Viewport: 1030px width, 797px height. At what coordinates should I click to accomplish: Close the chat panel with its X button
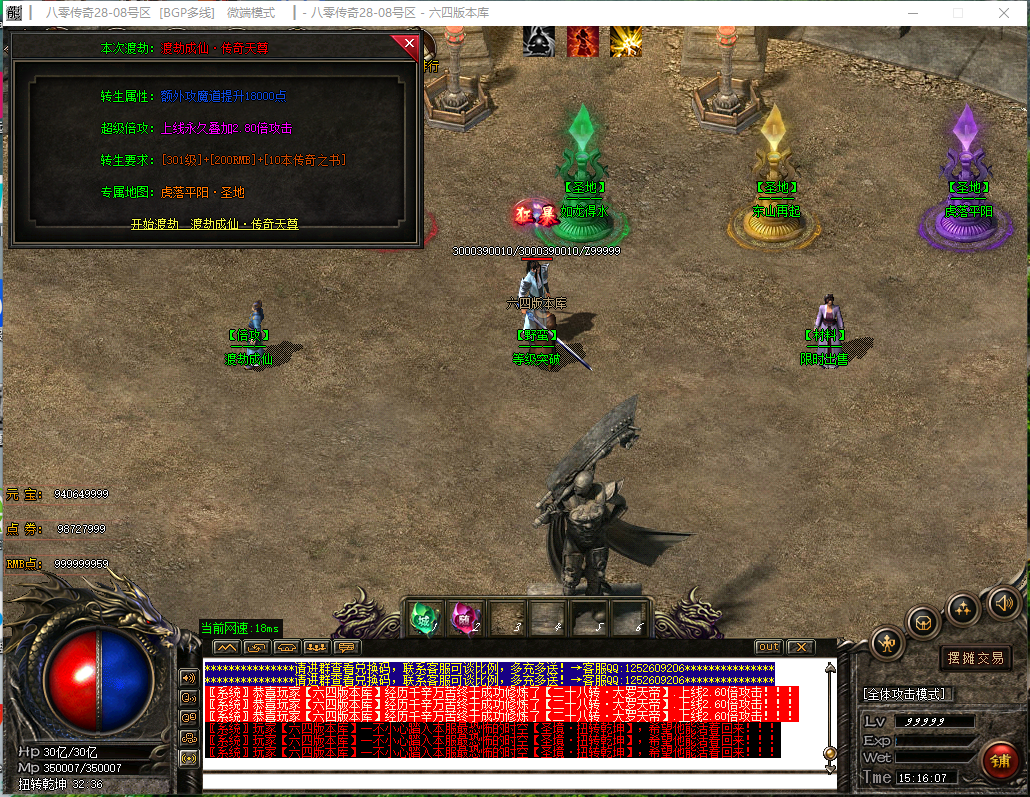[801, 647]
